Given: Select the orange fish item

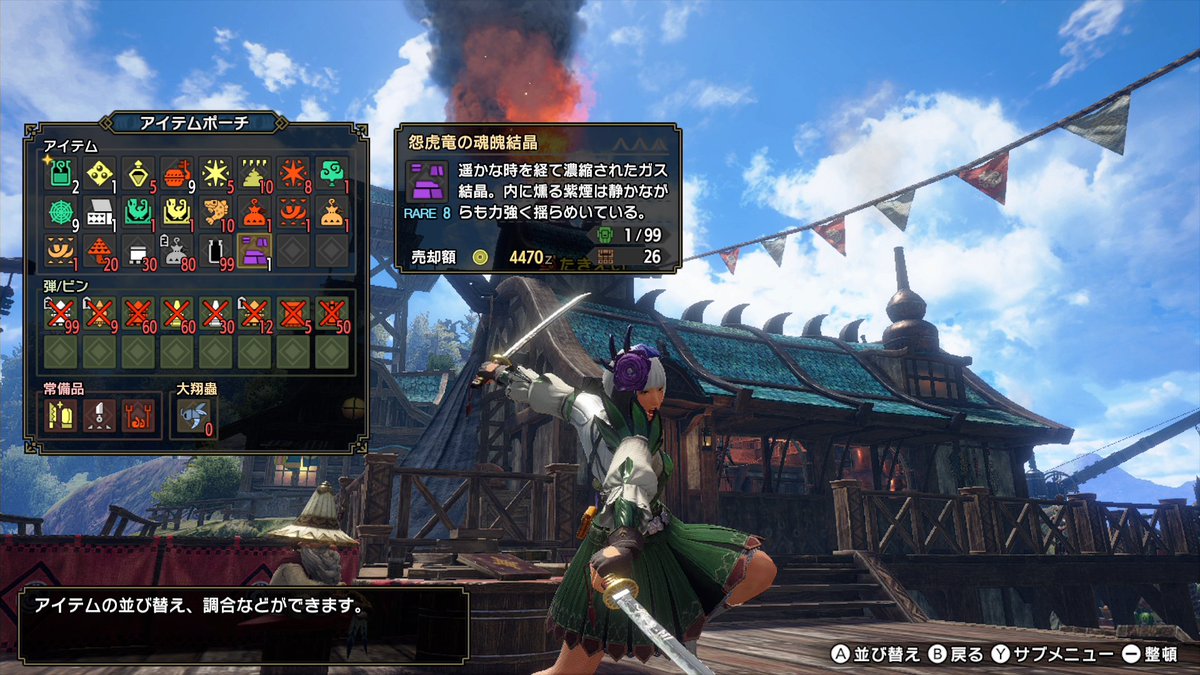Looking at the screenshot, I should tap(216, 211).
